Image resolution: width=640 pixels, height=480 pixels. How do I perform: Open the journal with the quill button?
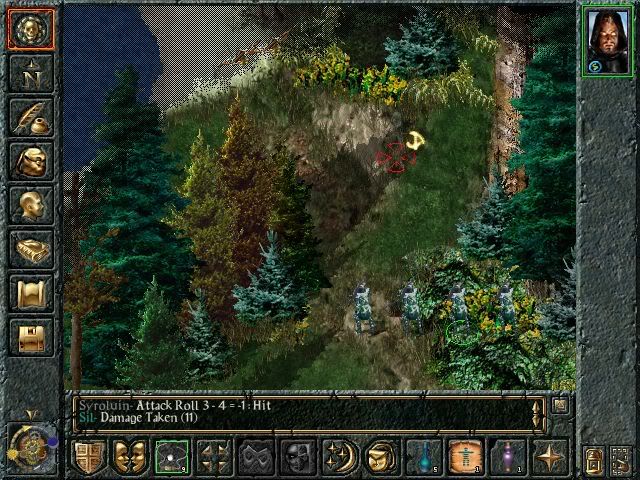click(x=31, y=117)
